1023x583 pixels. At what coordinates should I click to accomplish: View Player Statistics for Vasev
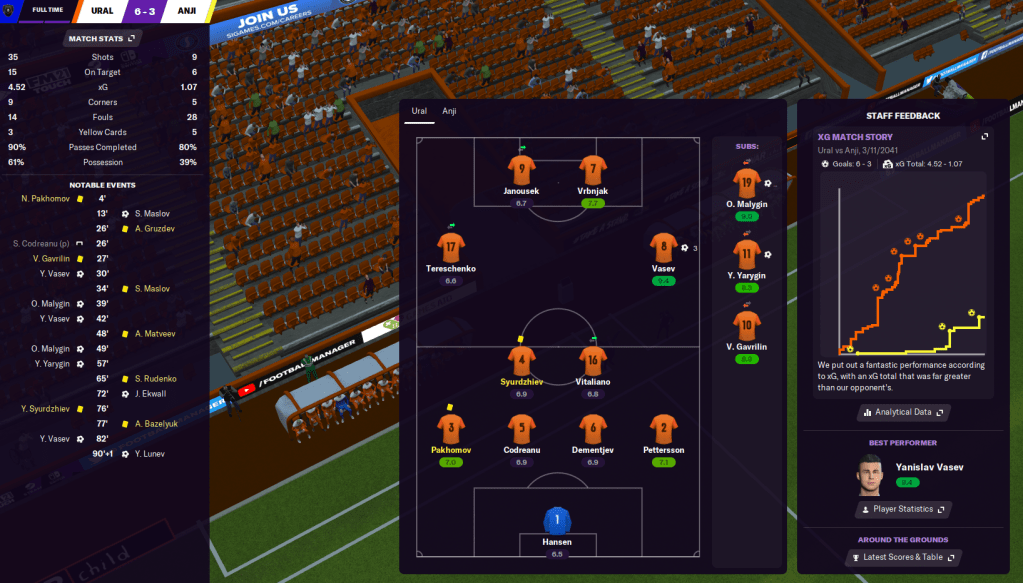(x=903, y=509)
